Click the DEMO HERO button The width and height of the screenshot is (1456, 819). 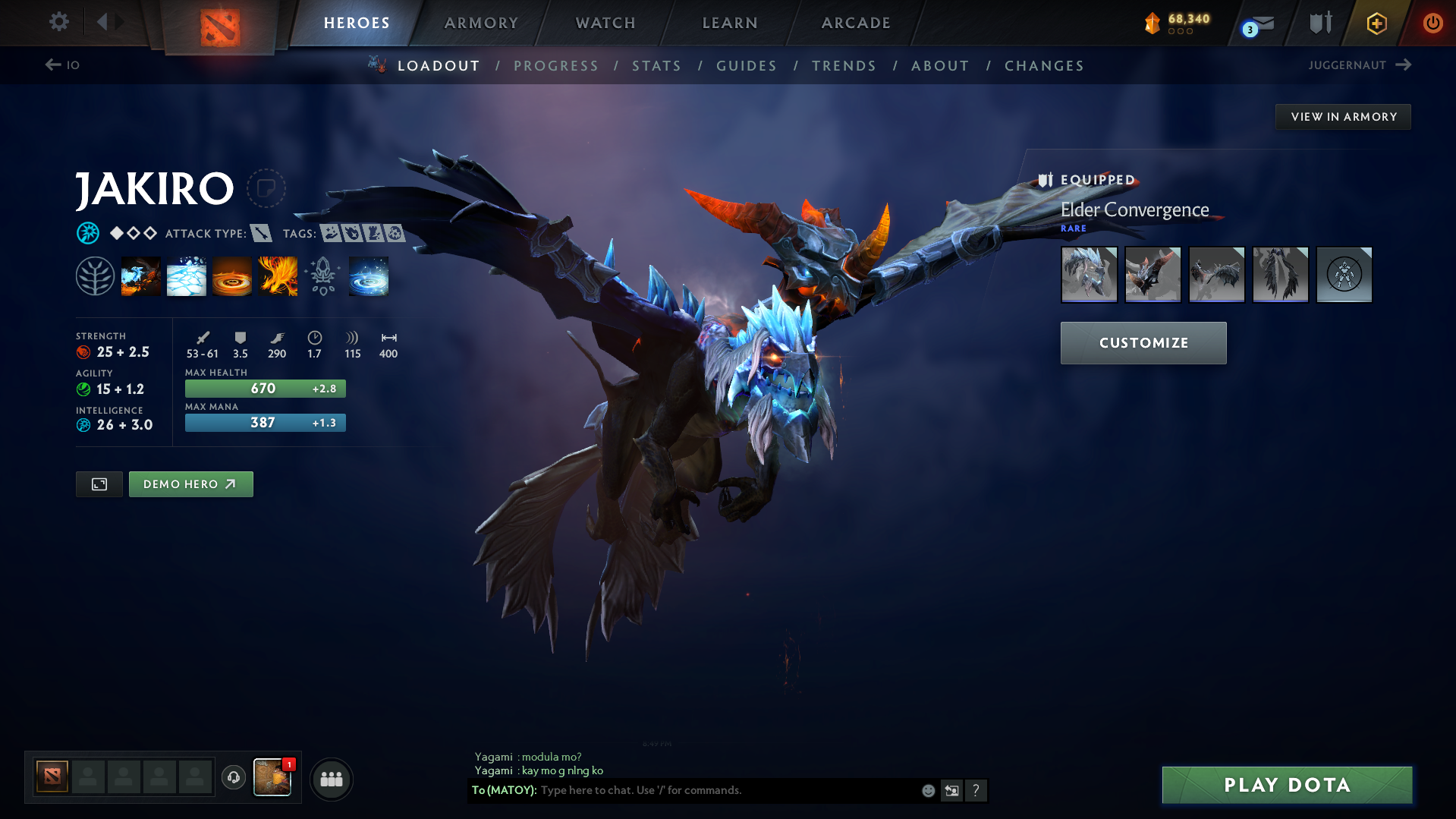click(x=190, y=484)
